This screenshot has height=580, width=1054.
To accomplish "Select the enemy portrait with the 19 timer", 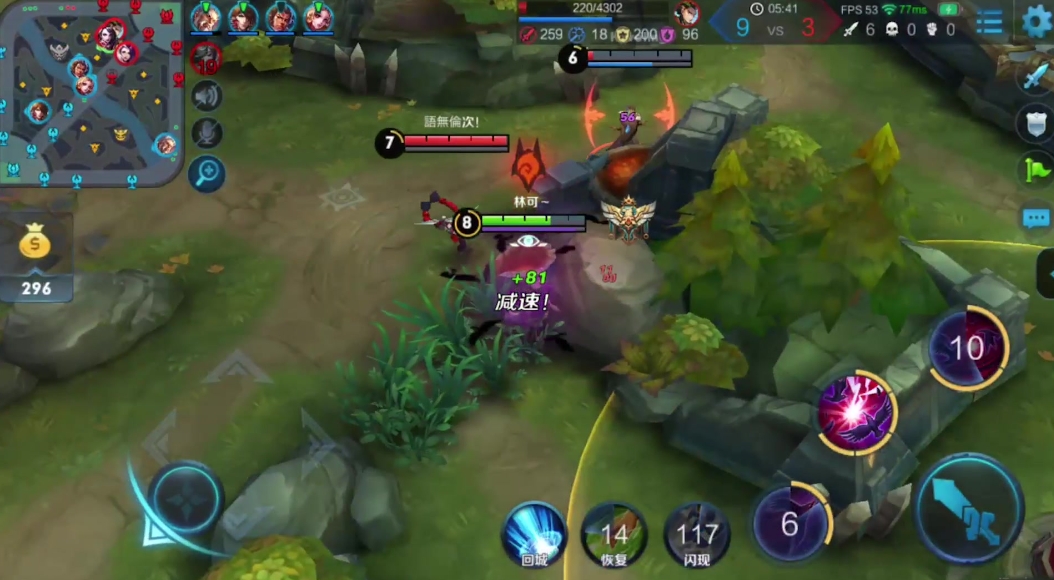I will [205, 57].
